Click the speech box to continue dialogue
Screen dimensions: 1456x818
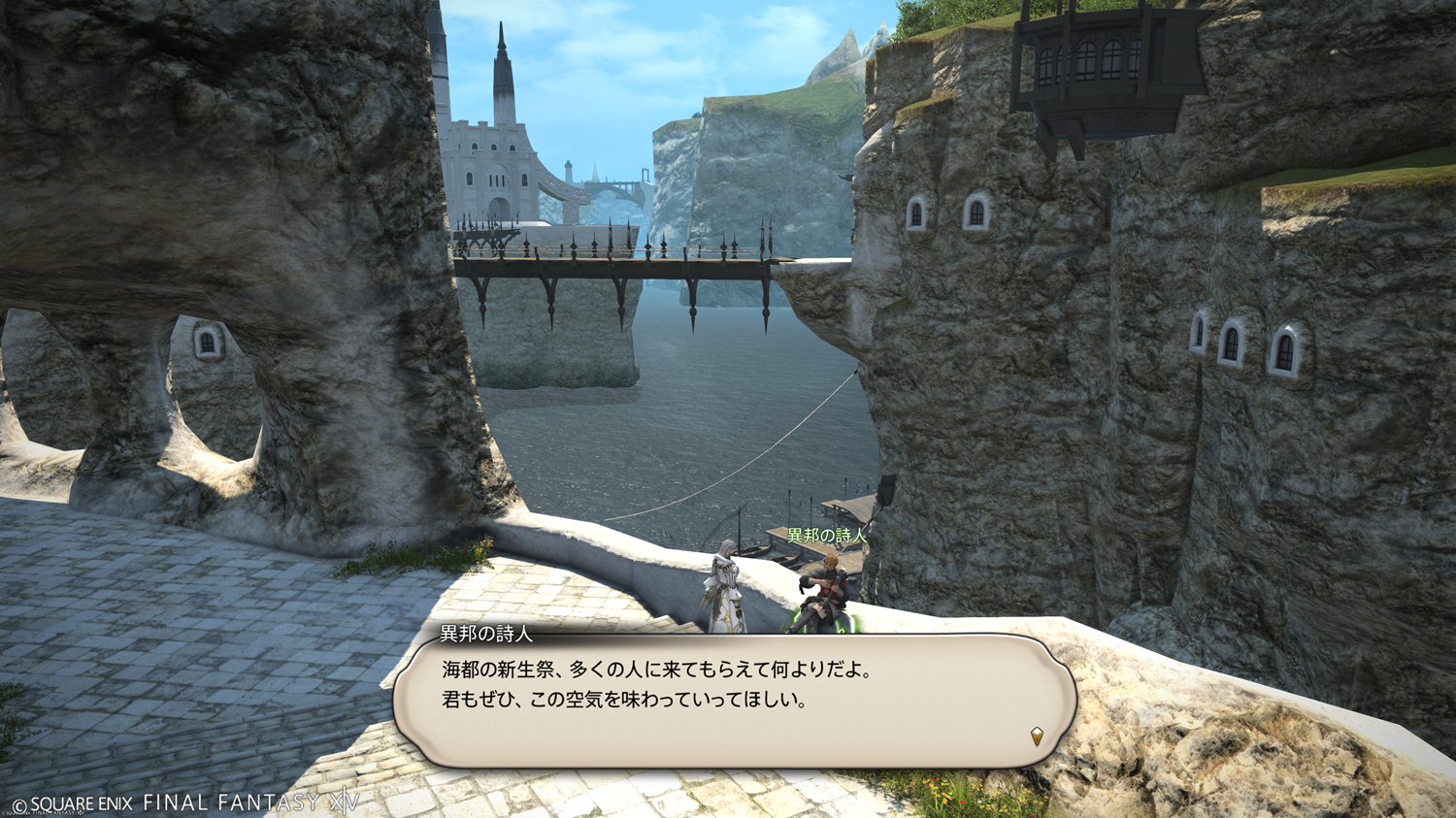(x=734, y=701)
